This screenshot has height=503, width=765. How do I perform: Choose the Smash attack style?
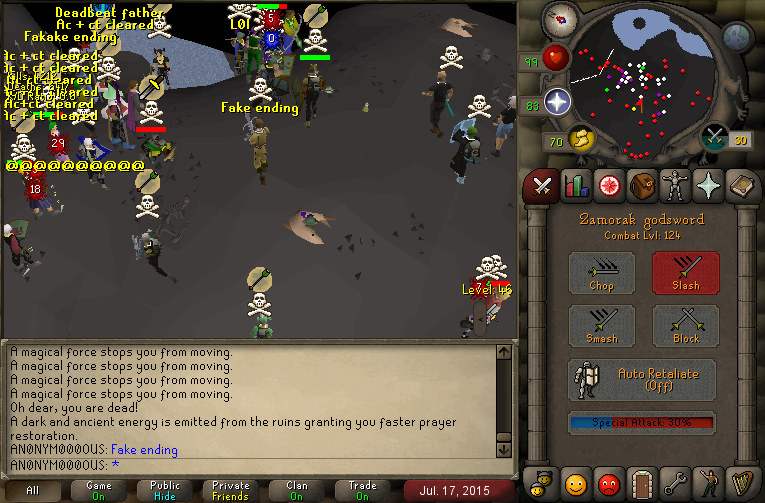[x=601, y=326]
